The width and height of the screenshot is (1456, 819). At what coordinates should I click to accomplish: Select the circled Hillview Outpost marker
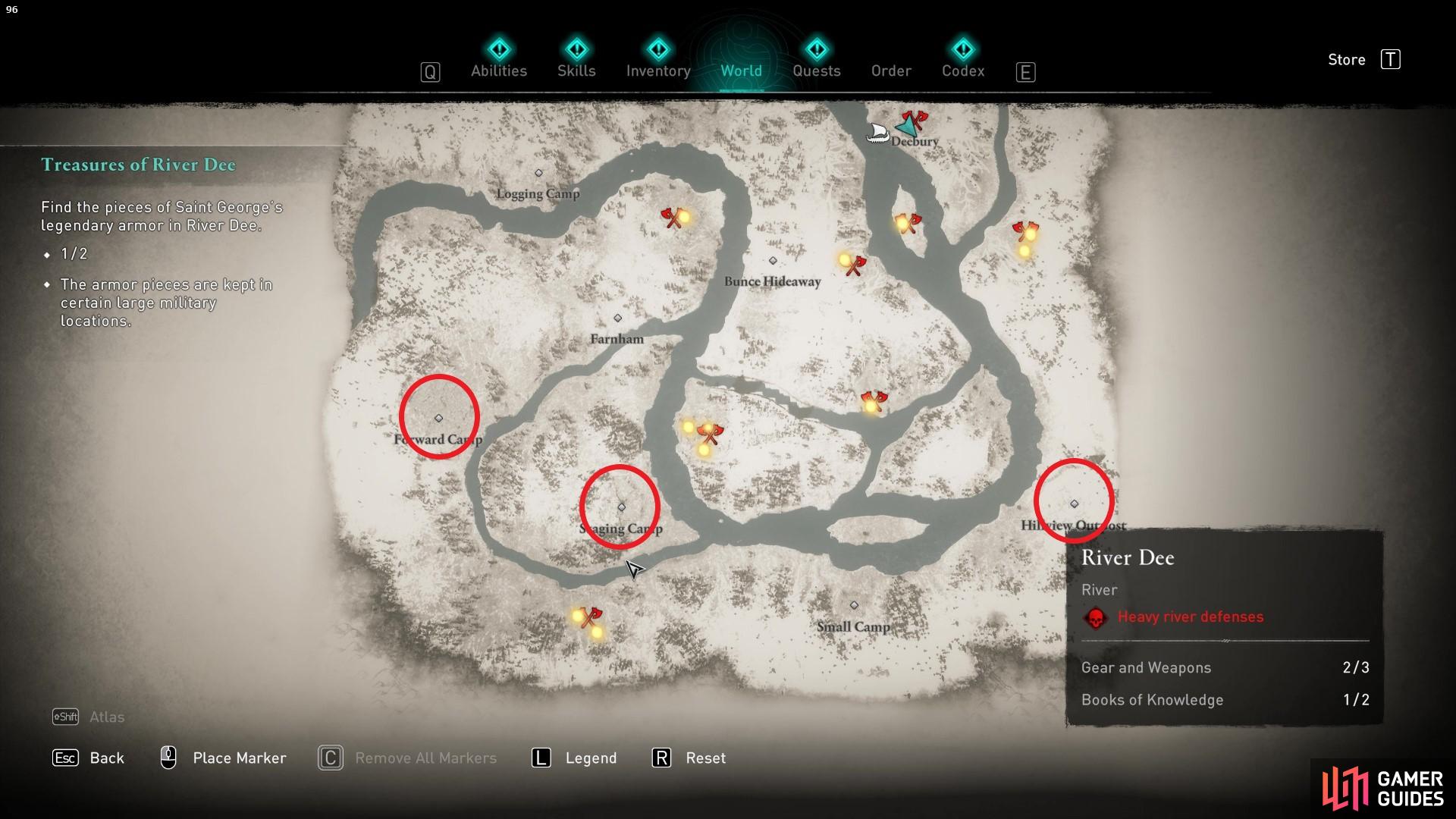click(1074, 502)
